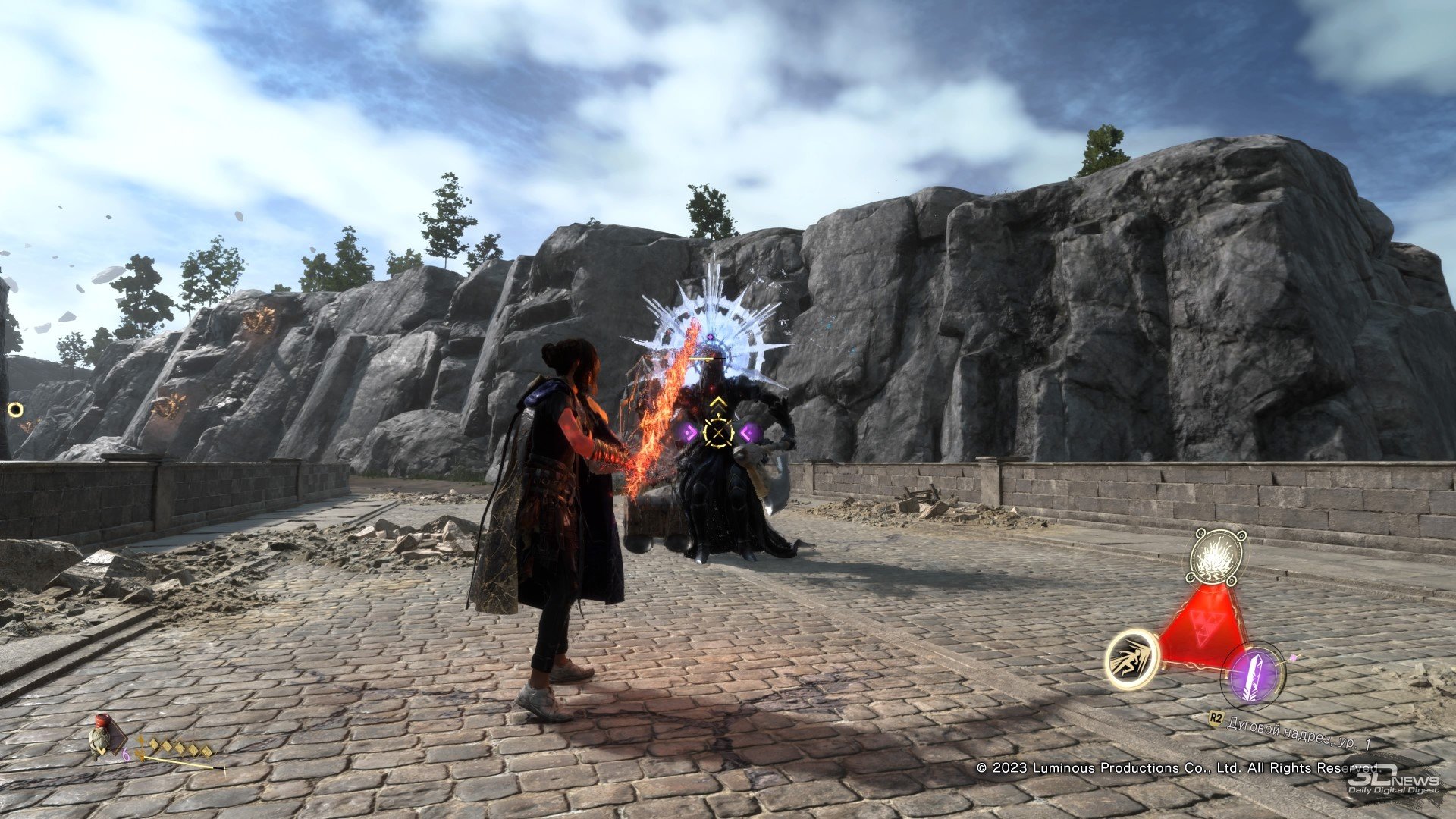Click the yellow lock-on reticle on the enemy
1456x819 pixels.
[x=717, y=432]
